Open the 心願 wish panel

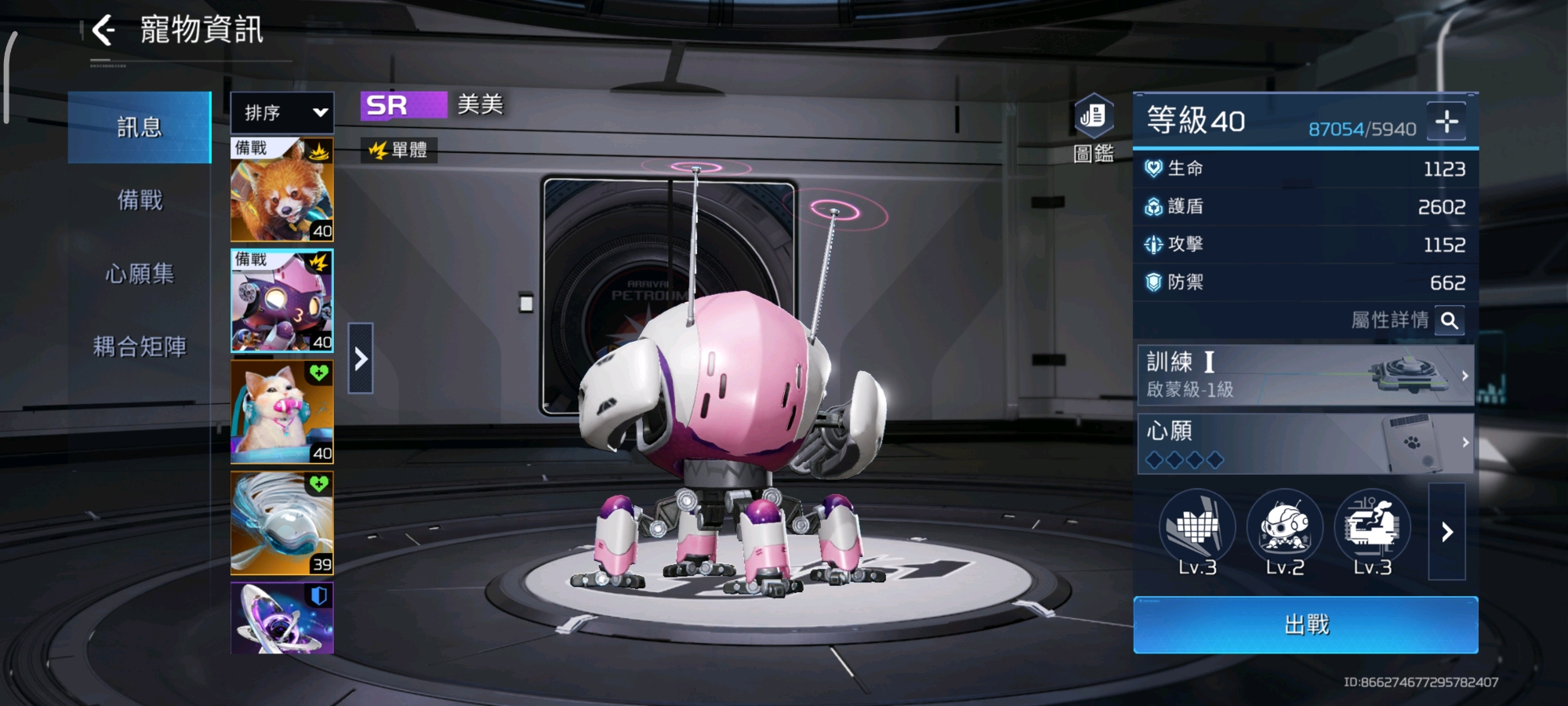point(1305,443)
